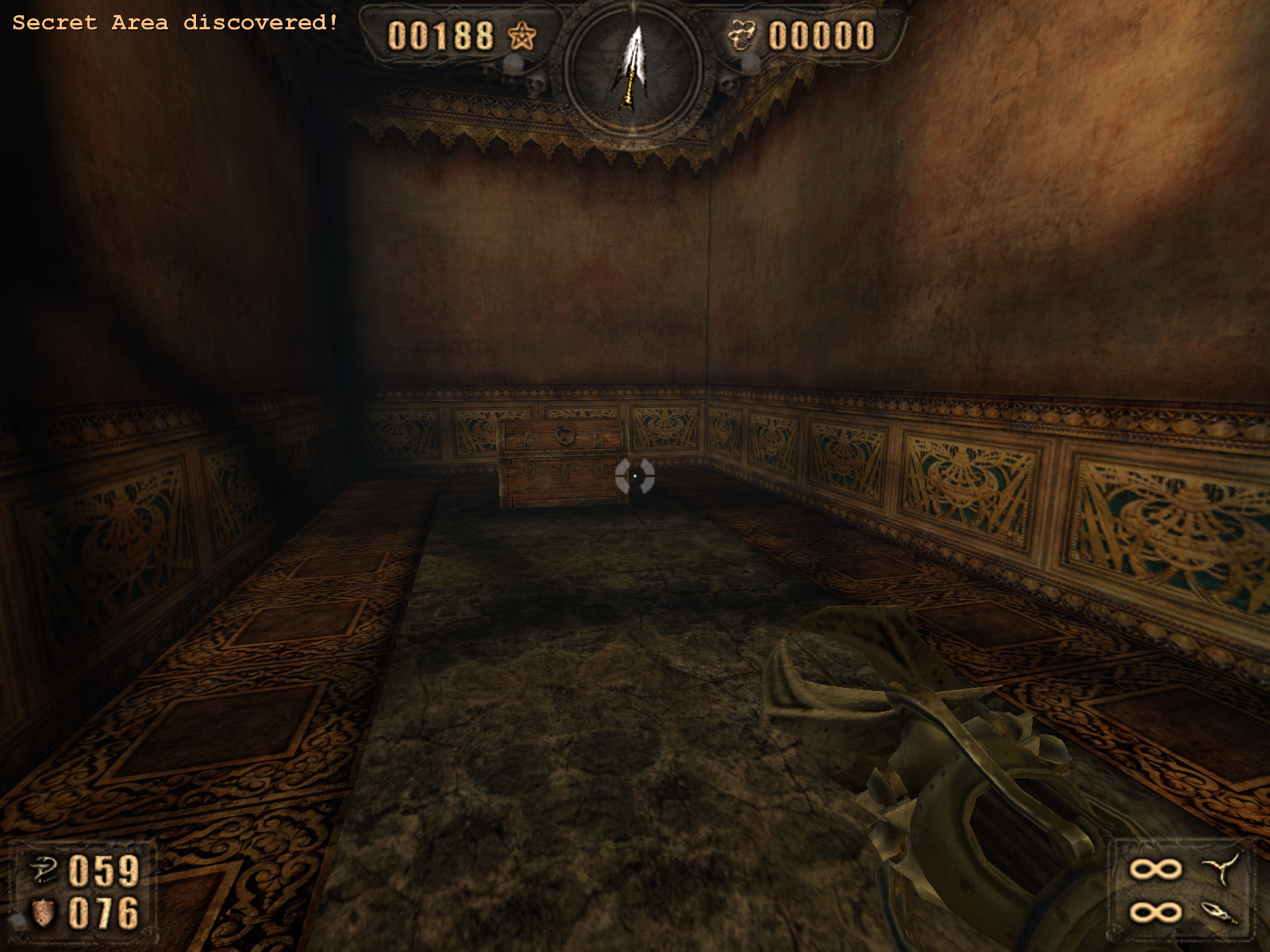Click the armor shield icon
1270x952 pixels.
pos(43,913)
